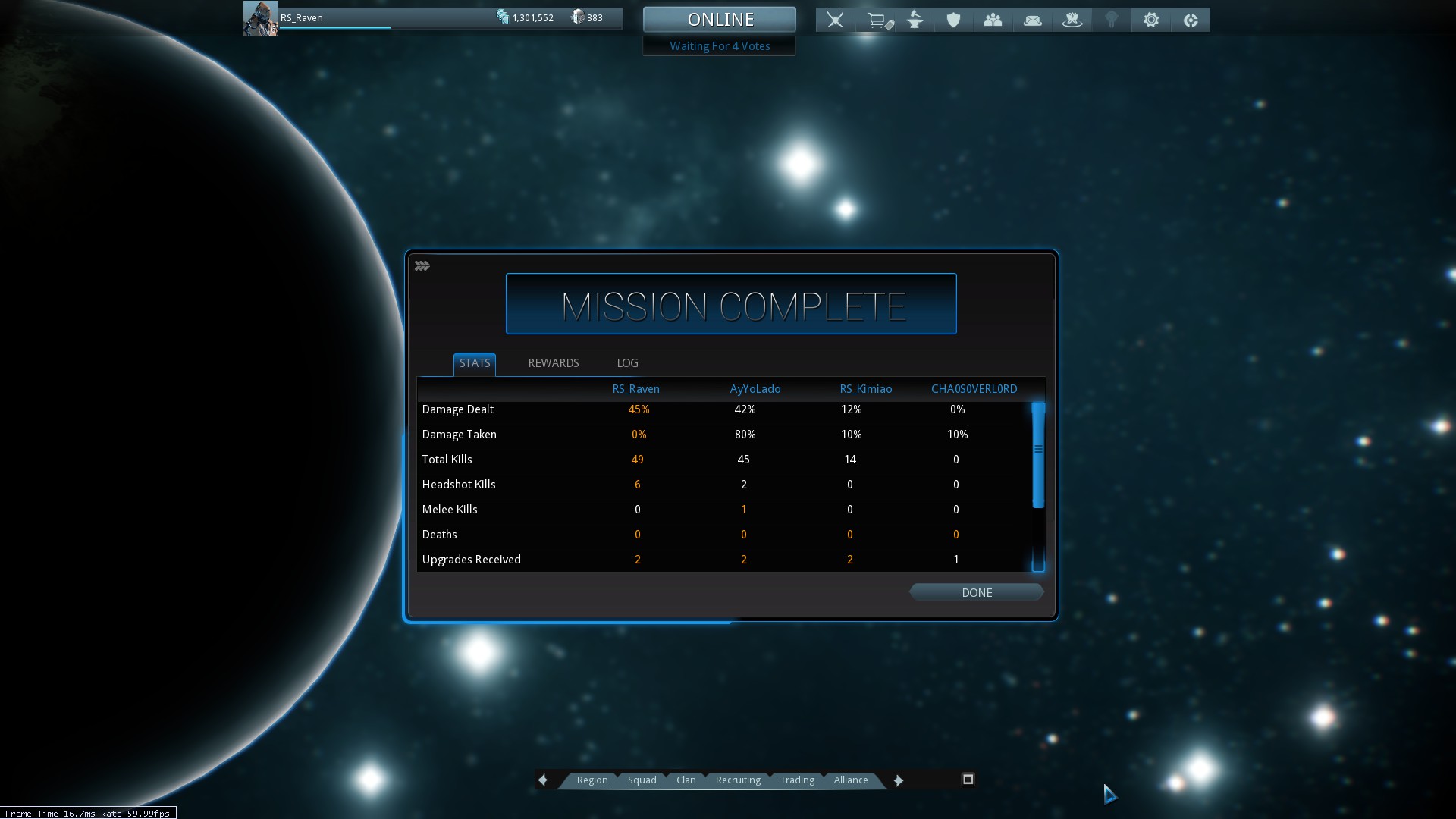
Task: Click DONE to close mission results
Action: click(x=976, y=593)
